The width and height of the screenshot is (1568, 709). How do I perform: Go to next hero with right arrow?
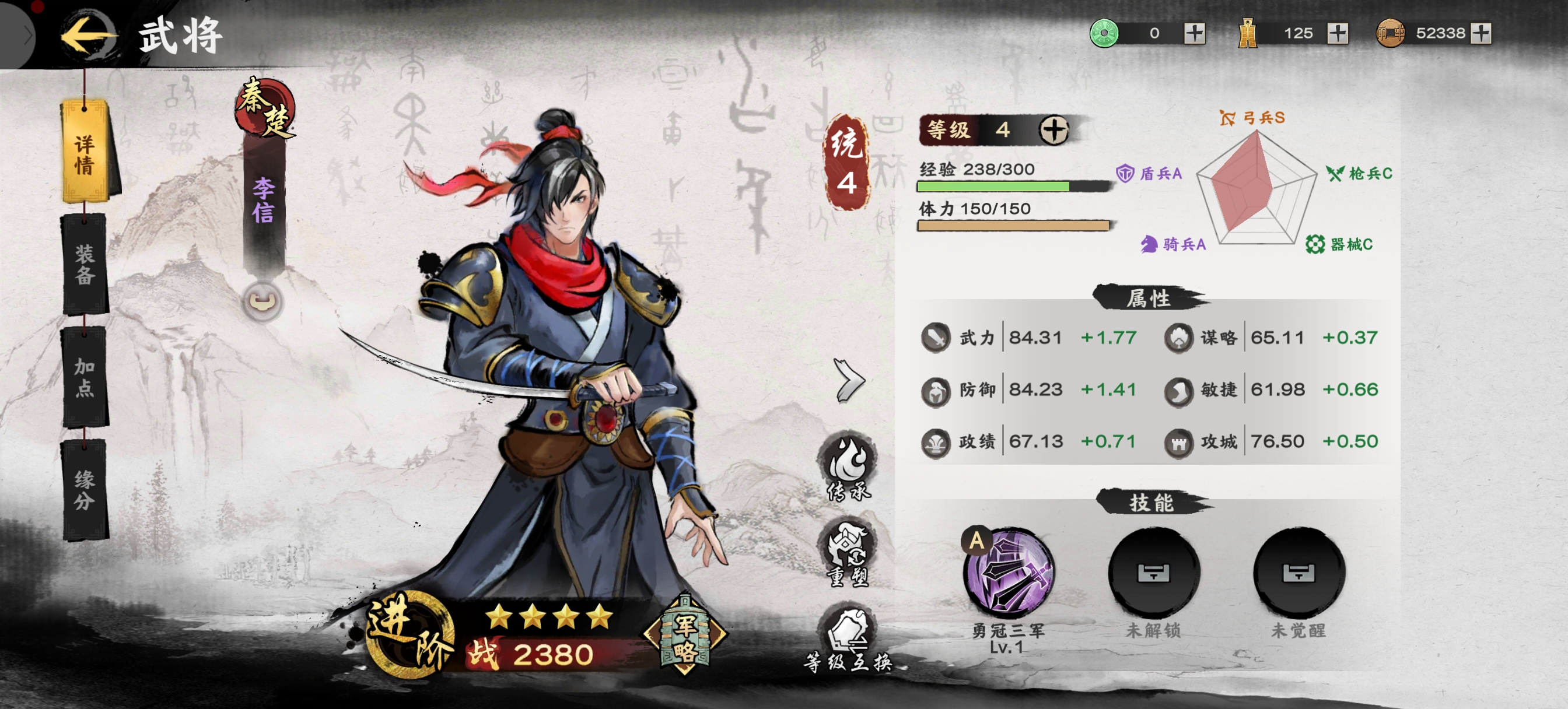(850, 381)
